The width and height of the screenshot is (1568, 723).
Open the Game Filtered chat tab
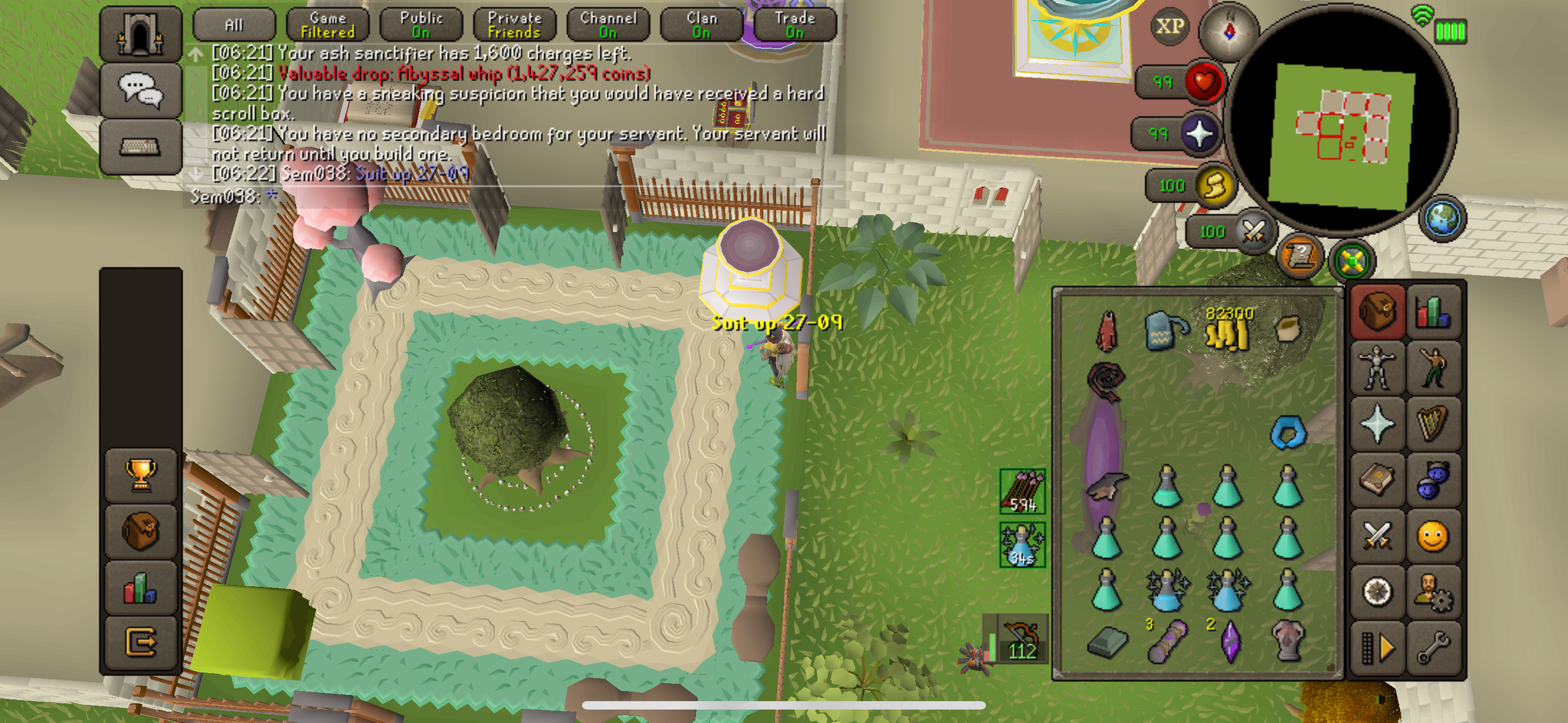tap(328, 25)
